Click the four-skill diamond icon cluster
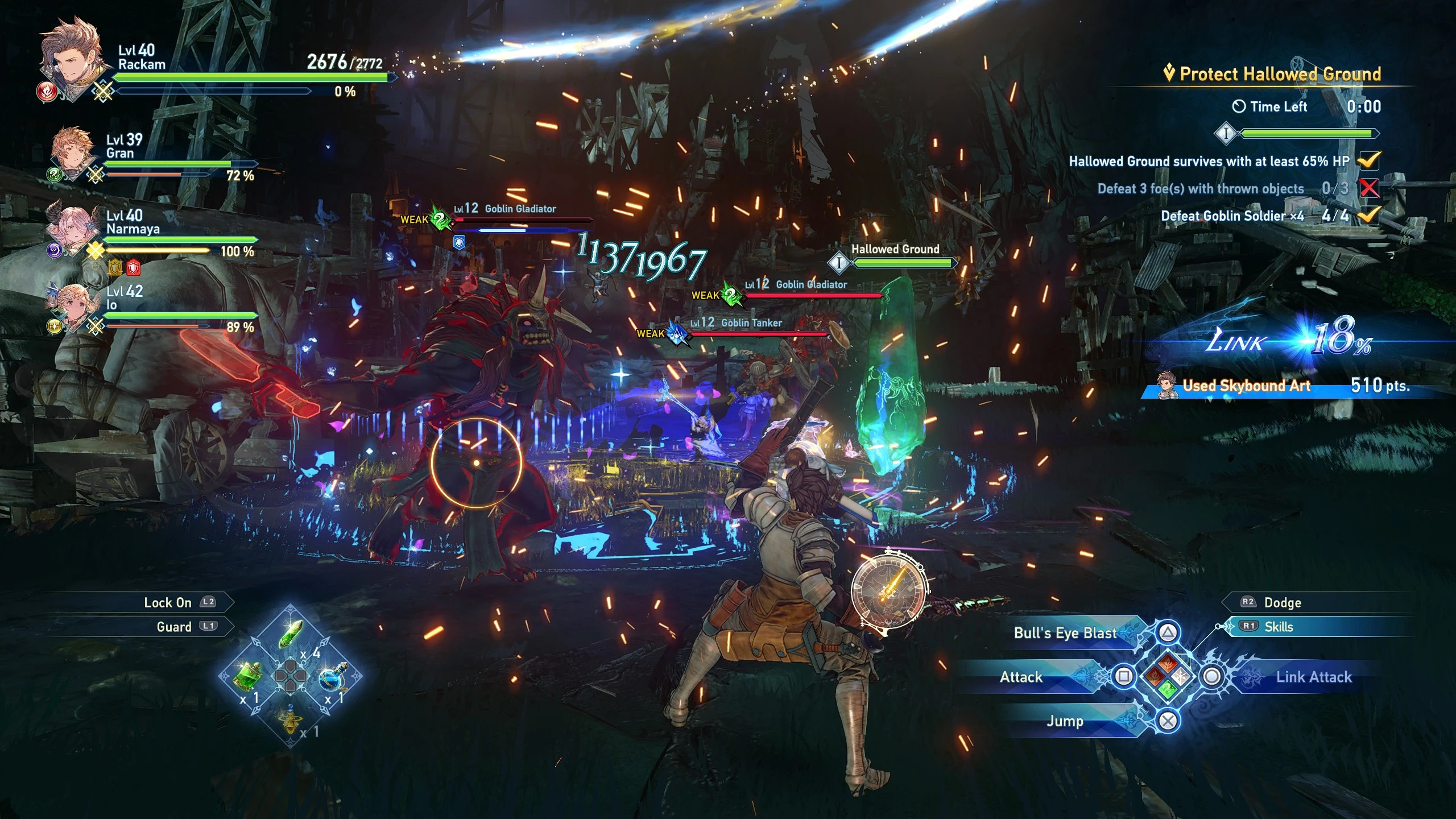Screen dimensions: 1456x819 (x=1168, y=677)
